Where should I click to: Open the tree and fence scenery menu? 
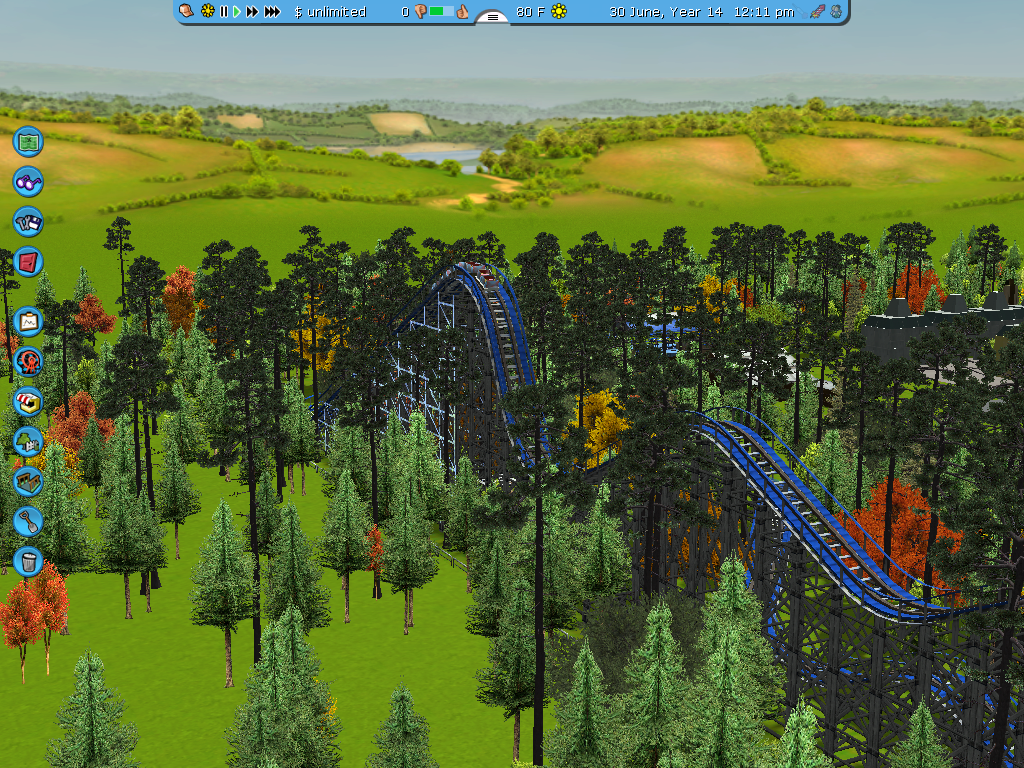[28, 441]
